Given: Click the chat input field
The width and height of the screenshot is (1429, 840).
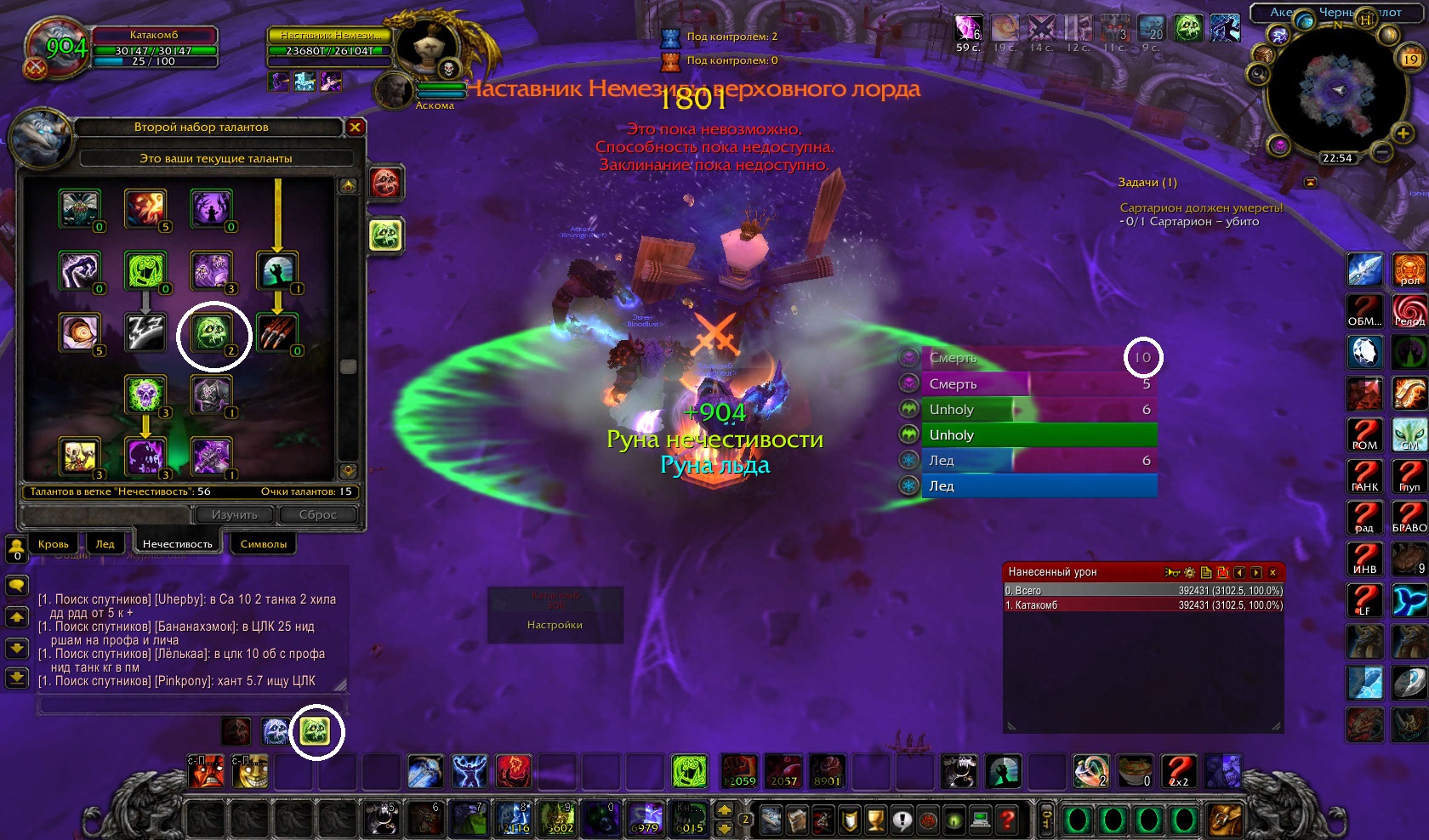Looking at the screenshot, I should pyautogui.click(x=191, y=706).
